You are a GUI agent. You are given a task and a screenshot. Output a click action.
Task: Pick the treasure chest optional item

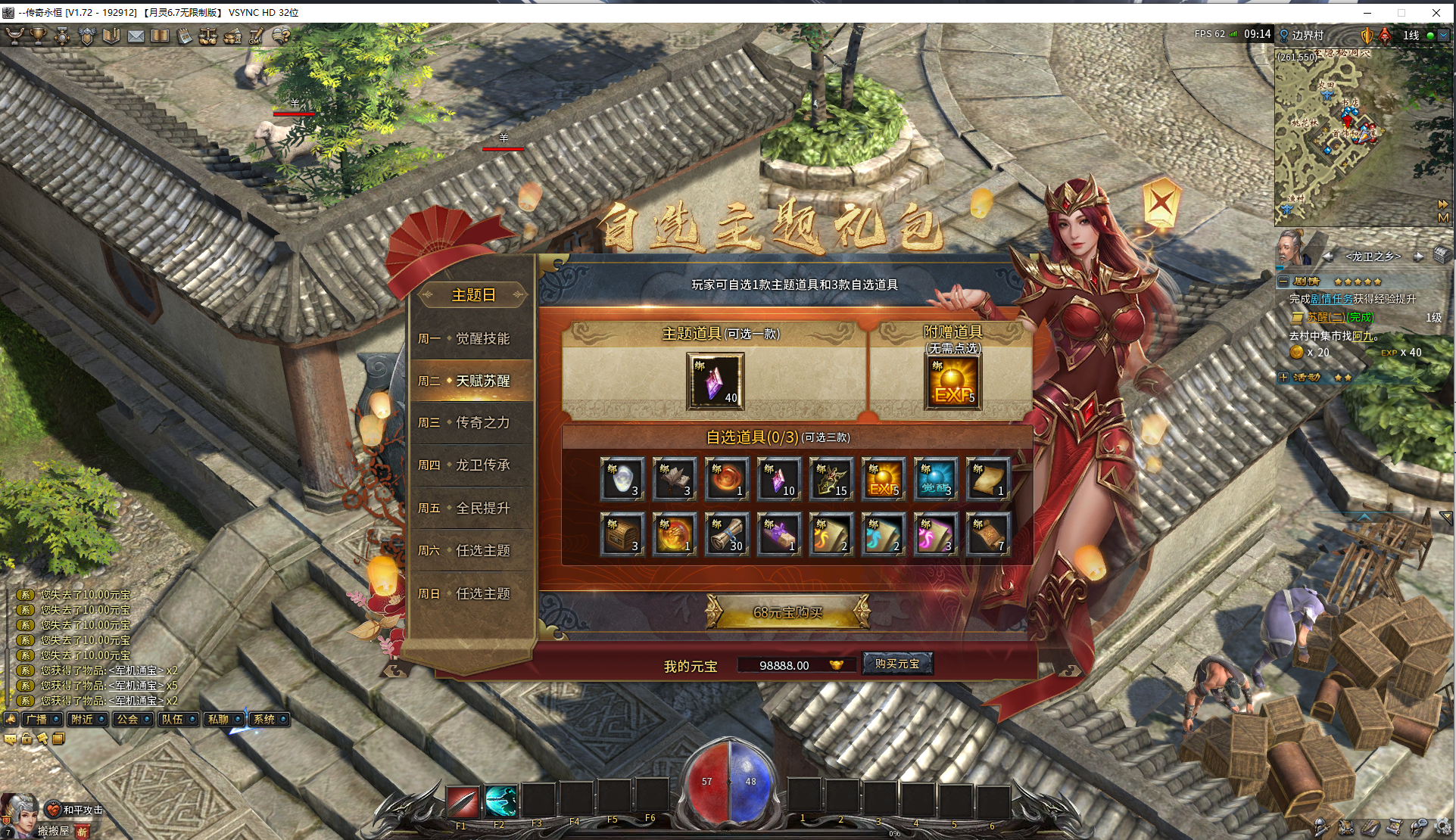622,534
